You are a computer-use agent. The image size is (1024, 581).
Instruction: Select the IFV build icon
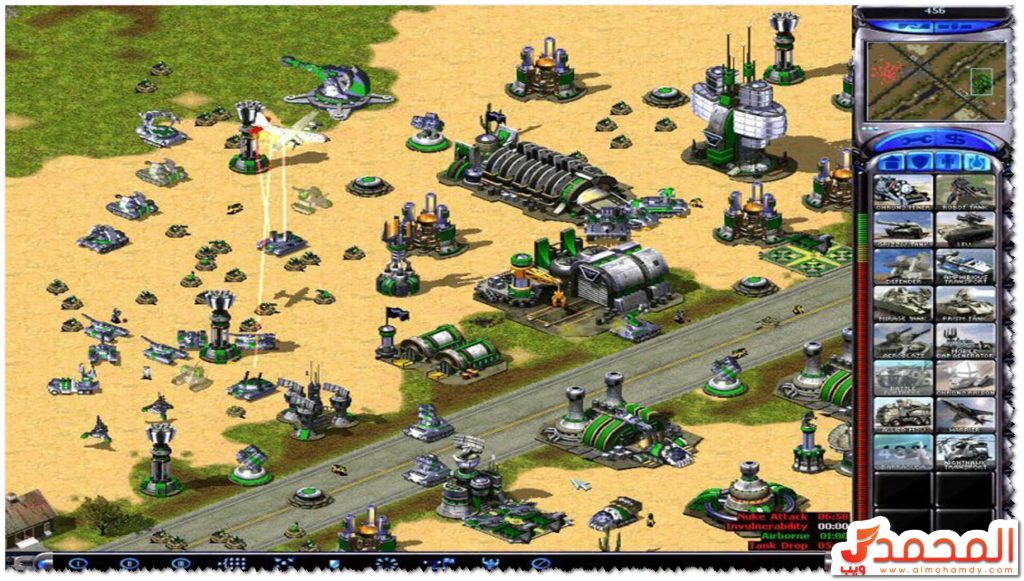point(965,228)
